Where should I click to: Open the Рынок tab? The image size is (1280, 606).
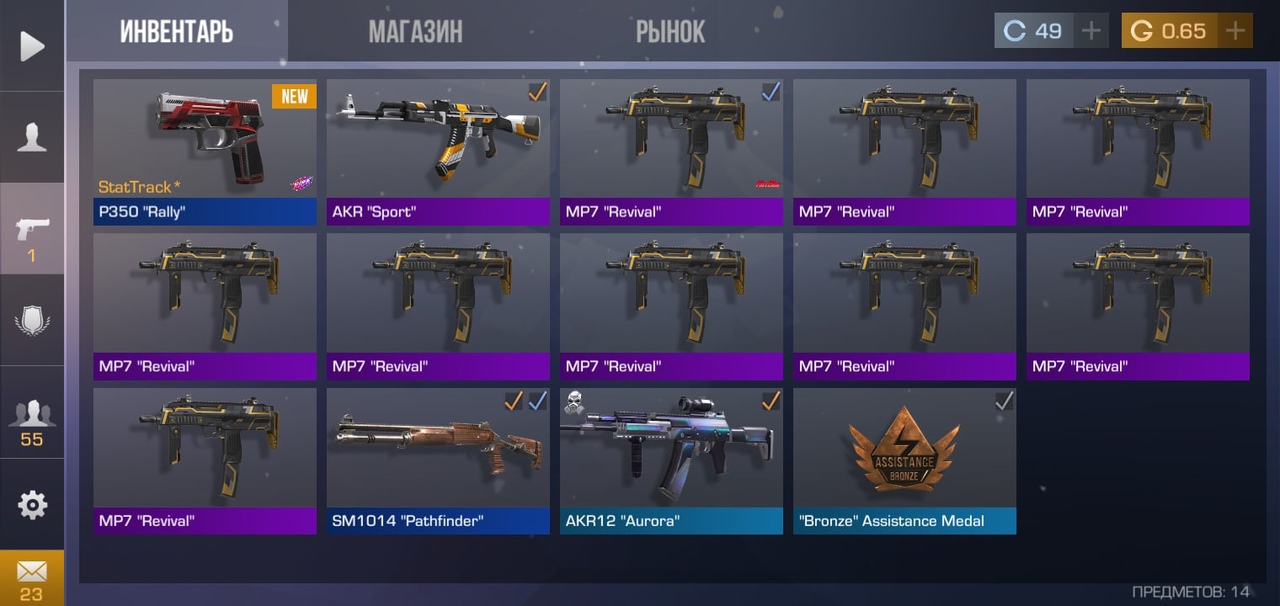pos(670,32)
